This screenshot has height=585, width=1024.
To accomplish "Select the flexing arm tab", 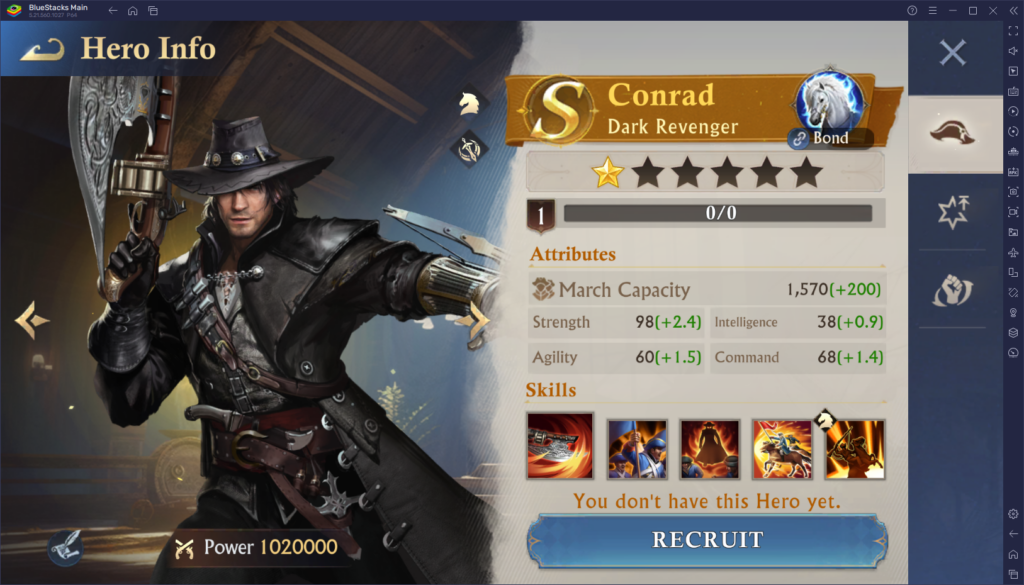I will (953, 289).
